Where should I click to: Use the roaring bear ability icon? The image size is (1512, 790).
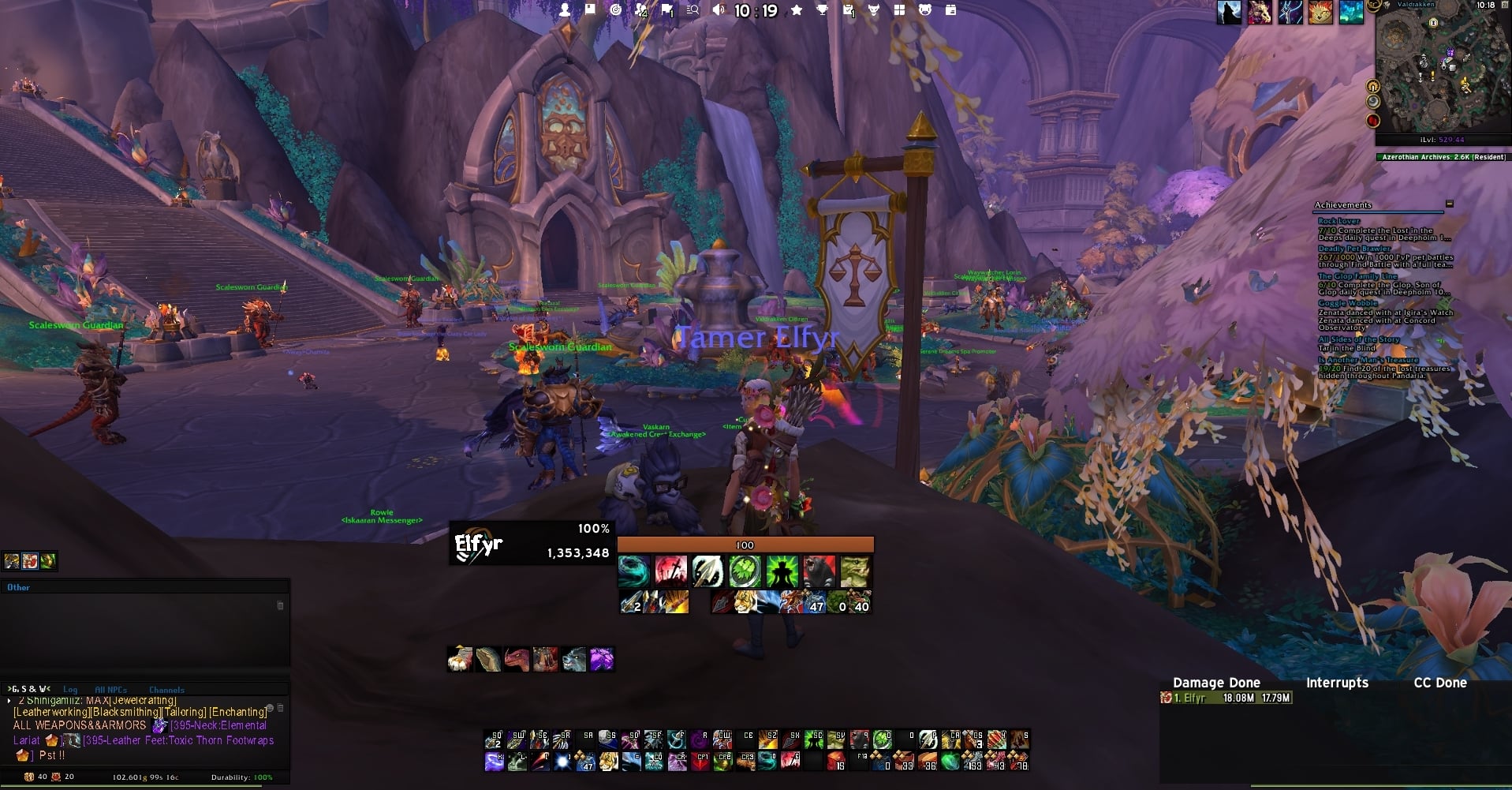(818, 571)
